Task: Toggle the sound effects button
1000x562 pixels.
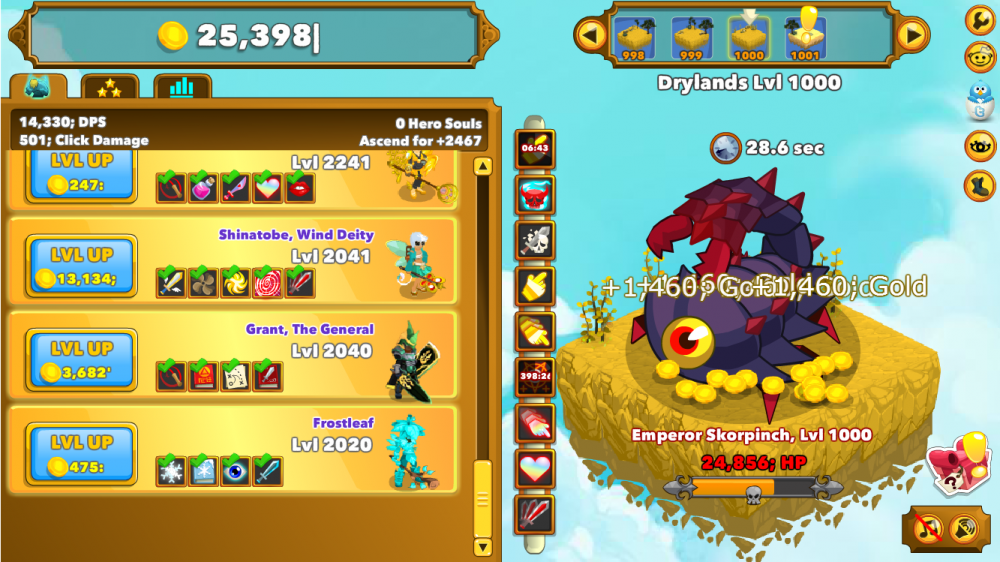Action: [964, 527]
